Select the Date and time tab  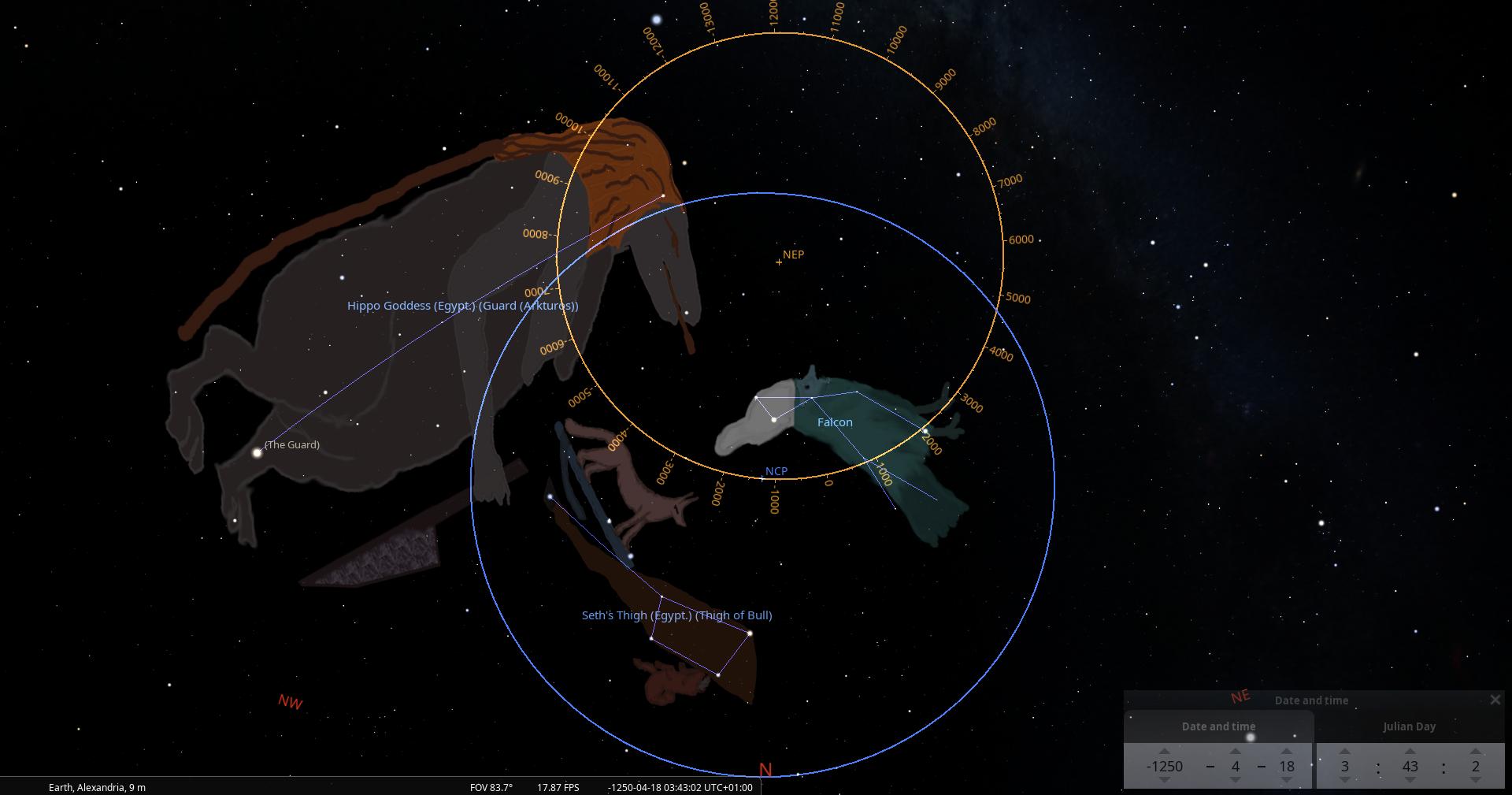(x=1218, y=726)
